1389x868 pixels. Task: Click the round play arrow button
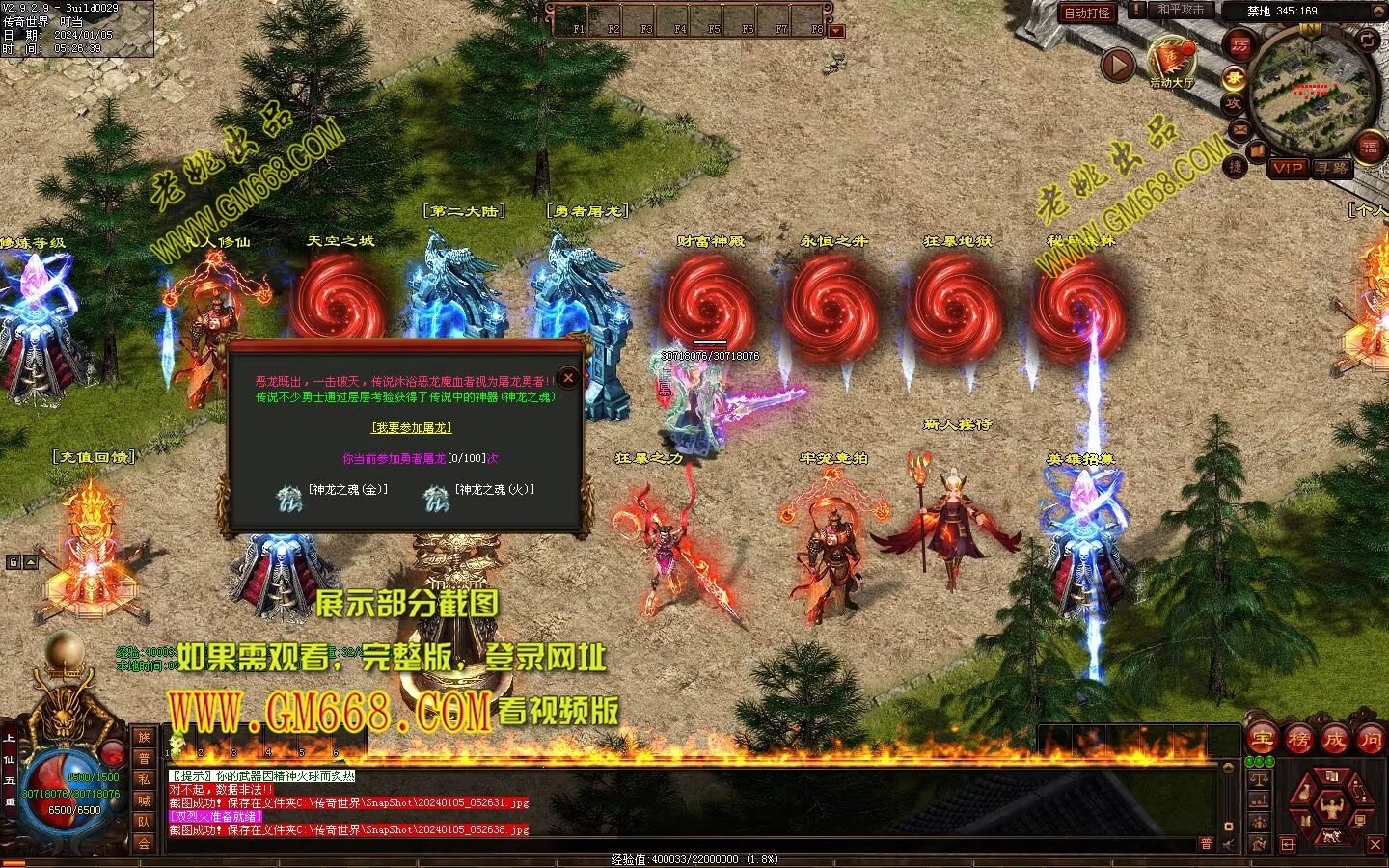1118,66
